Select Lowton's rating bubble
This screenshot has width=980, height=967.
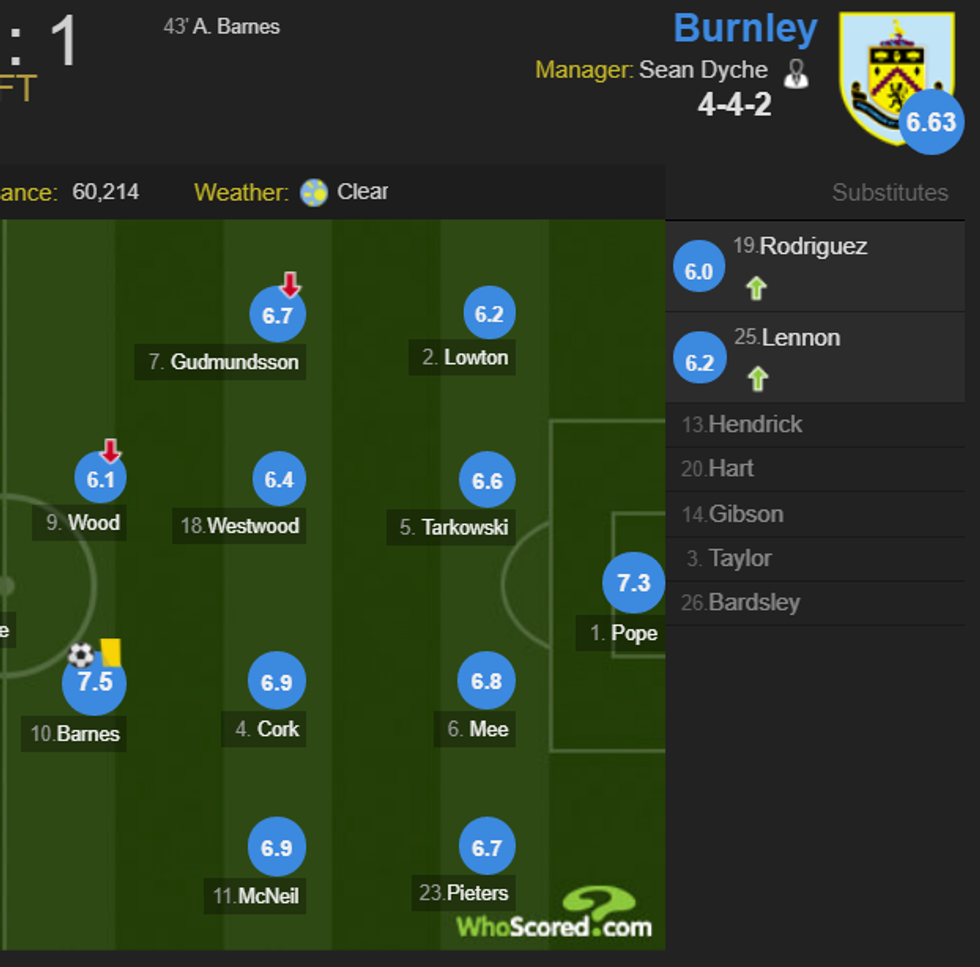click(x=489, y=314)
